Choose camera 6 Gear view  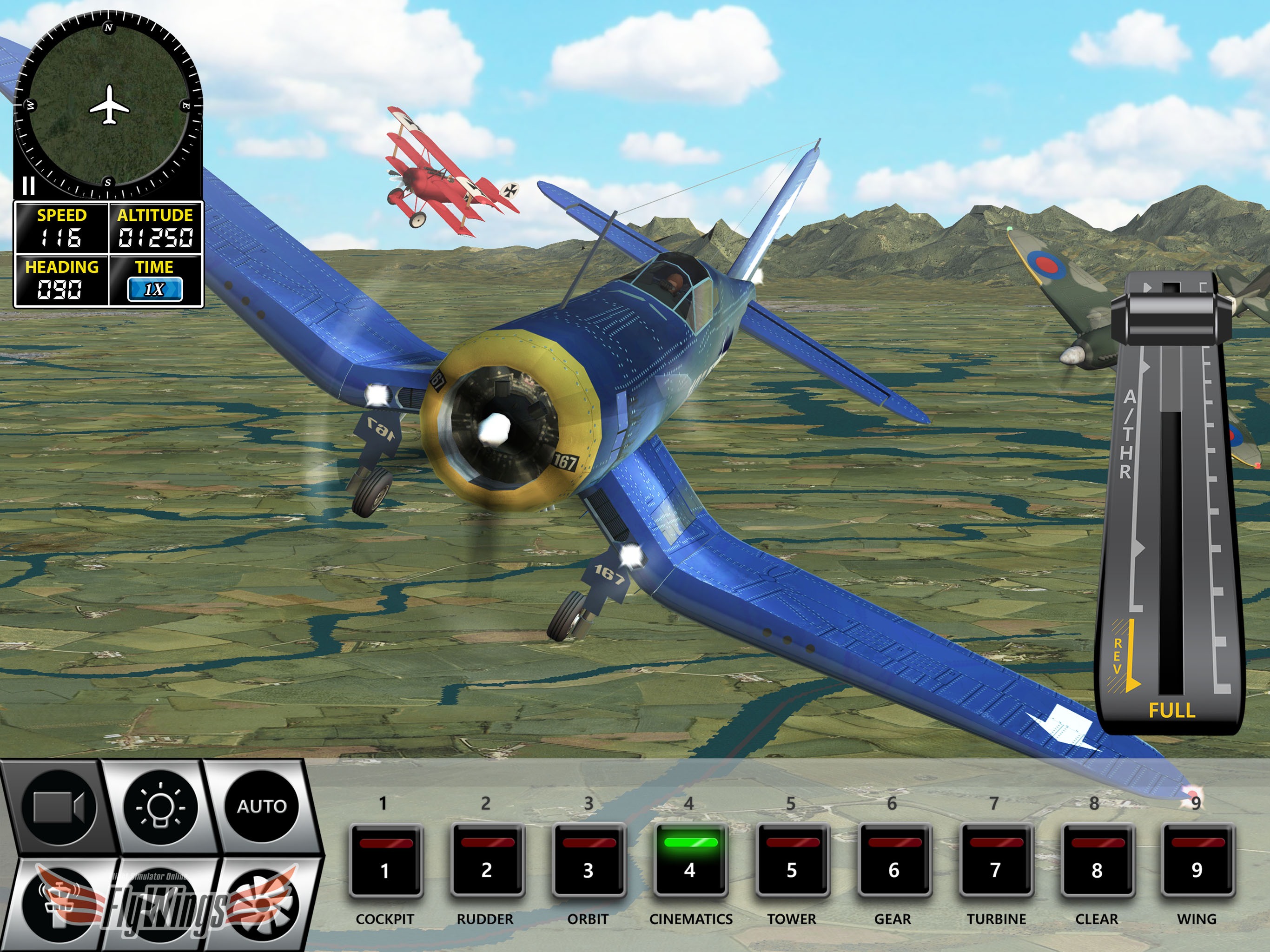(893, 861)
